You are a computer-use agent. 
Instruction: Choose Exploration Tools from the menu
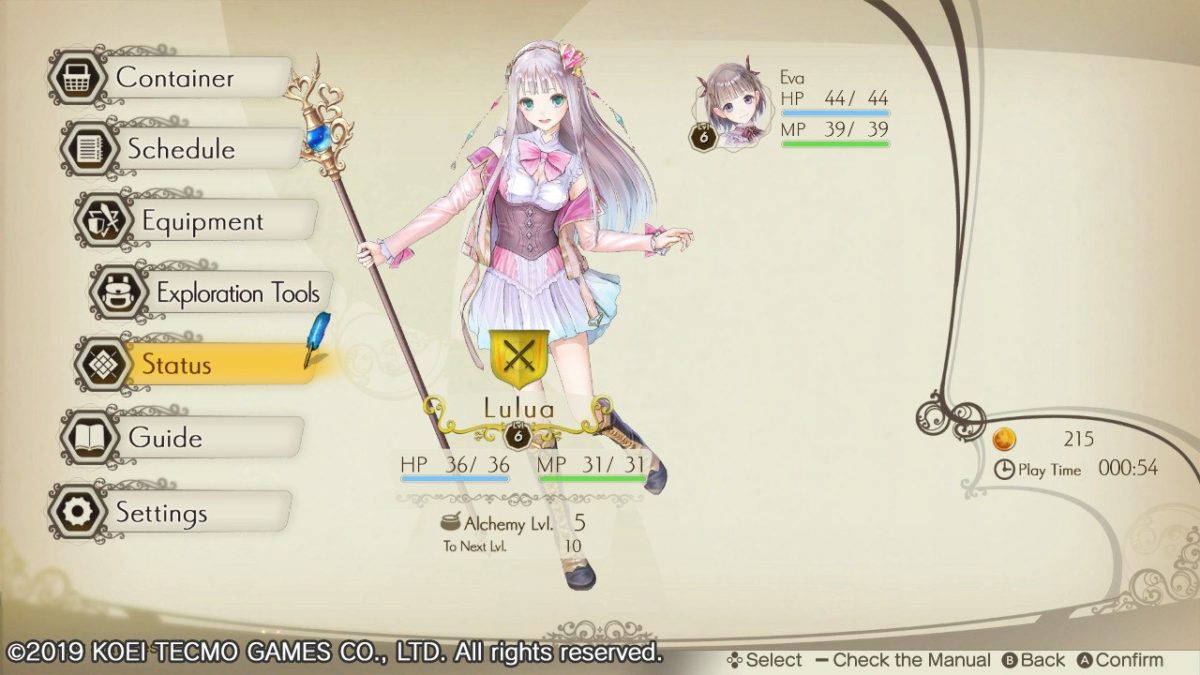click(x=236, y=294)
